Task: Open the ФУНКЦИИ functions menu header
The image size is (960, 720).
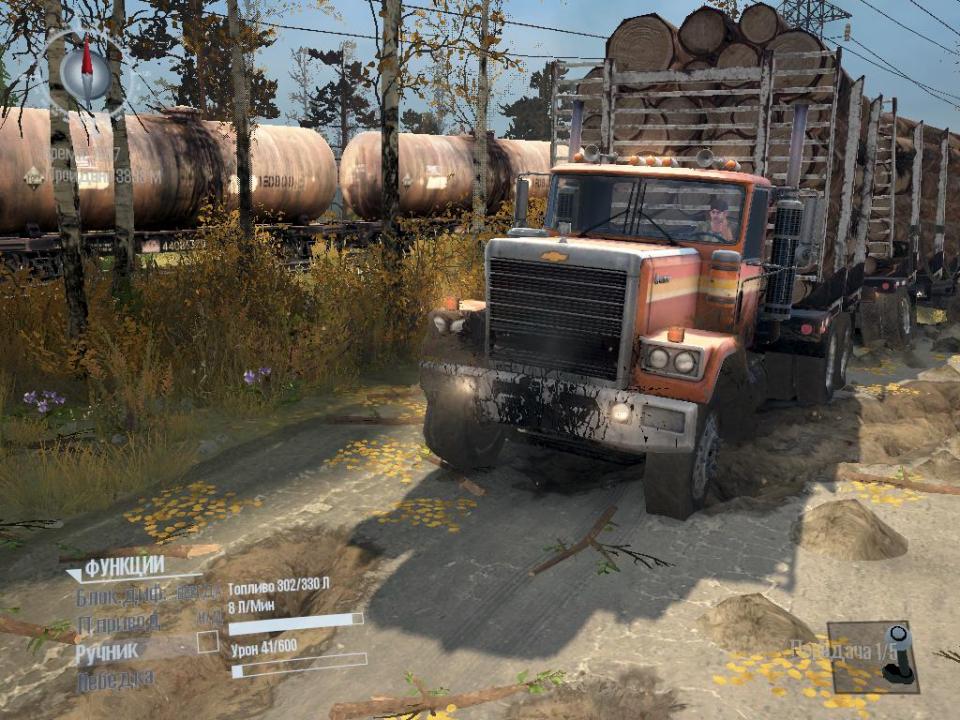Action: [124, 569]
